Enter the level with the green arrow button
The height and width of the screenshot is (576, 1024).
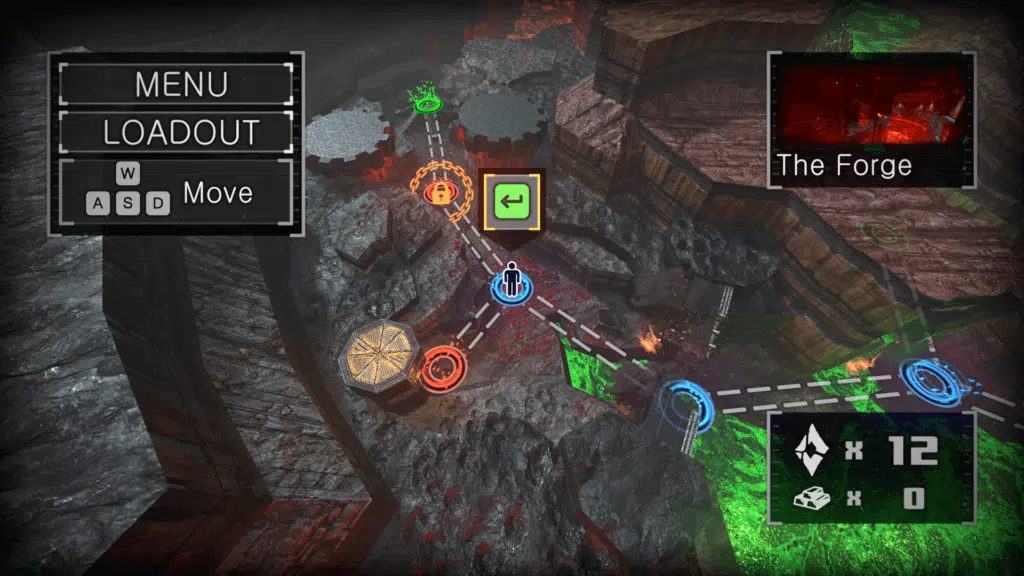click(512, 205)
